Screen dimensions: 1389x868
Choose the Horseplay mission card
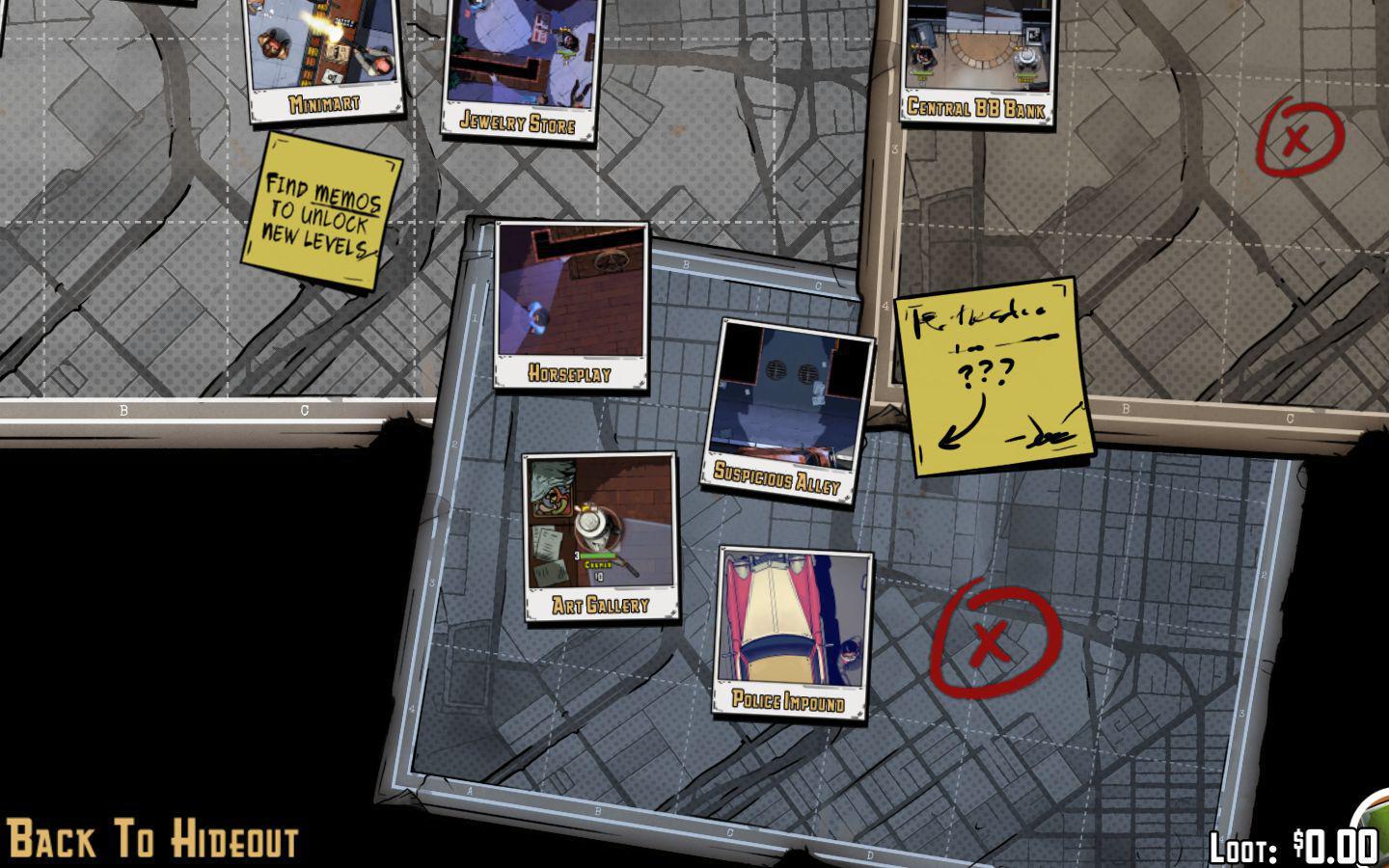(569, 299)
